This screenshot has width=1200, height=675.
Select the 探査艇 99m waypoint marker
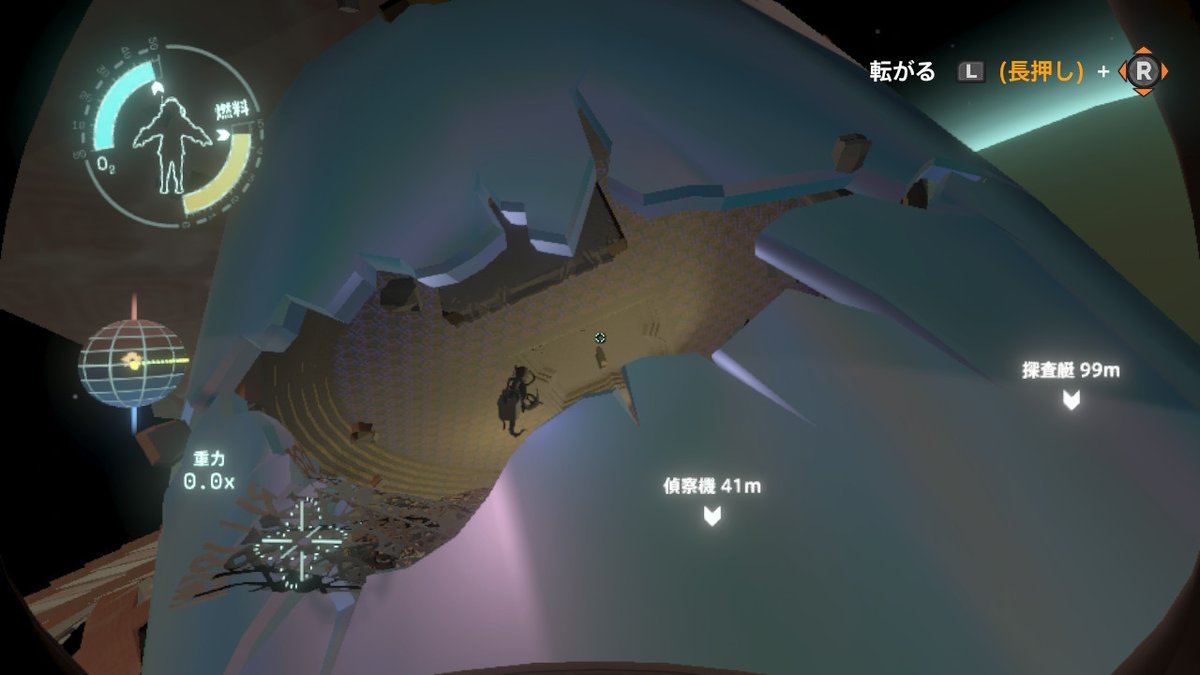[1071, 399]
